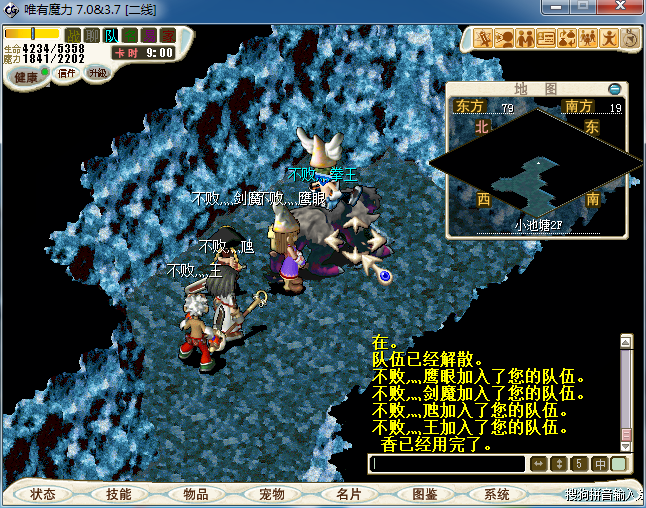646x508 pixels.
Task: Toggle the 战 battle mode switch
Action: 73,36
